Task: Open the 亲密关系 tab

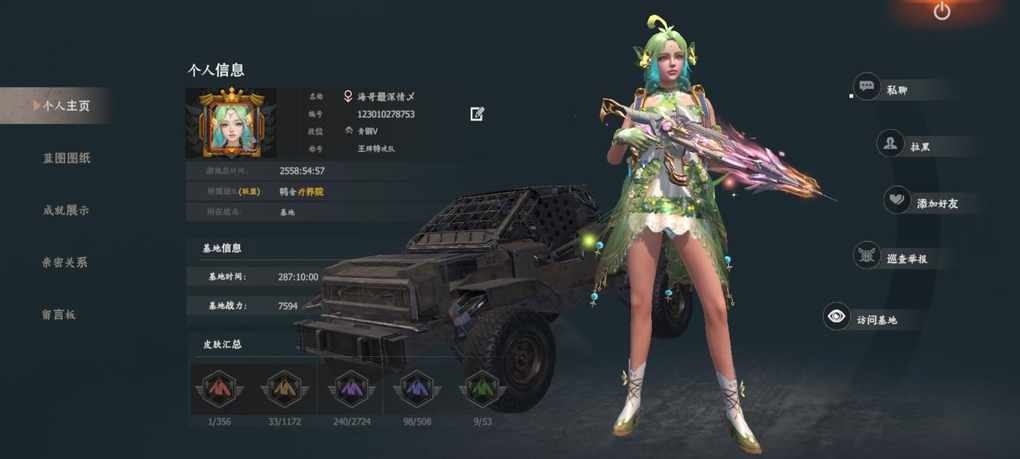Action: coord(64,262)
